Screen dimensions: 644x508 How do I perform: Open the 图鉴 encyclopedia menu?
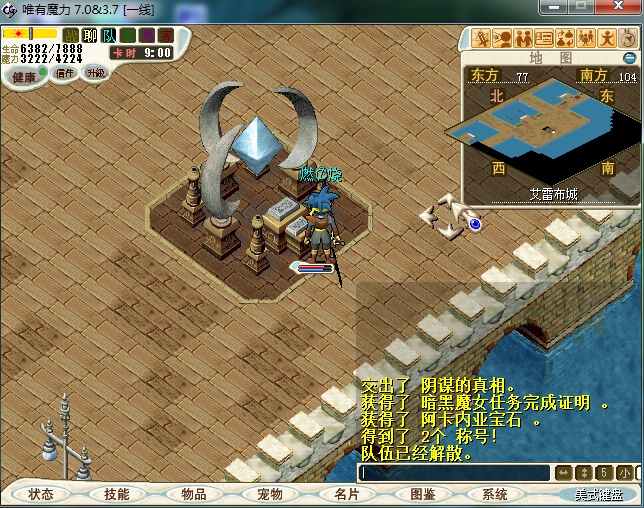click(422, 494)
